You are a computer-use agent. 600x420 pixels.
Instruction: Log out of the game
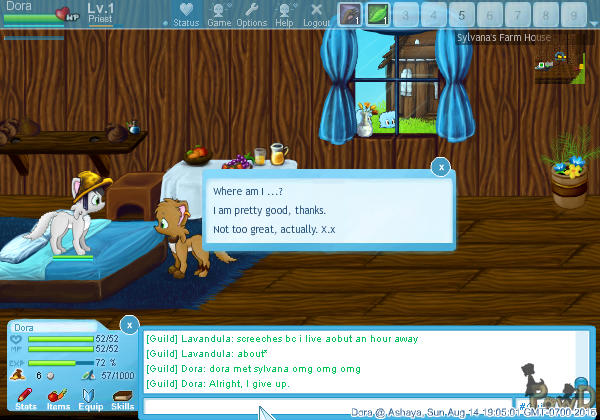point(316,15)
